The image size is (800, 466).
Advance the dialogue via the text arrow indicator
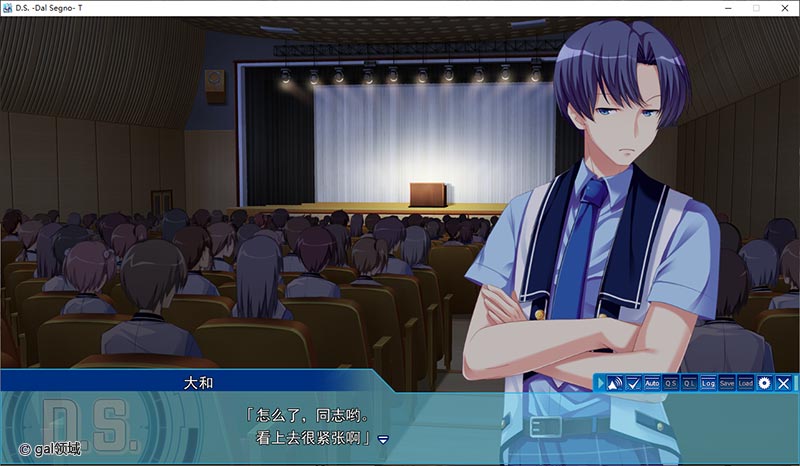pyautogui.click(x=383, y=439)
